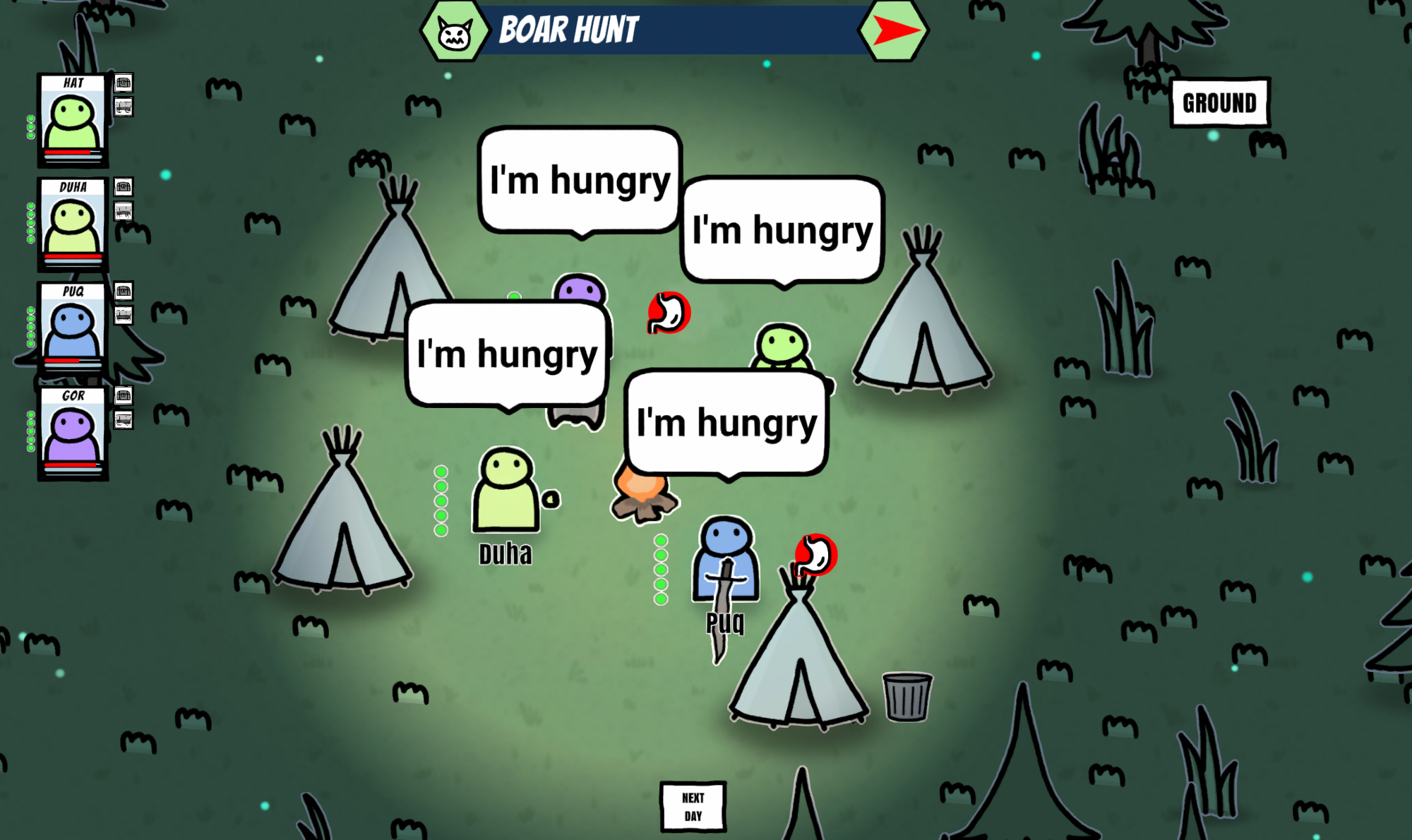Viewport: 1412px width, 840px height.
Task: Select Gor's purple portrait card
Action: click(x=73, y=433)
